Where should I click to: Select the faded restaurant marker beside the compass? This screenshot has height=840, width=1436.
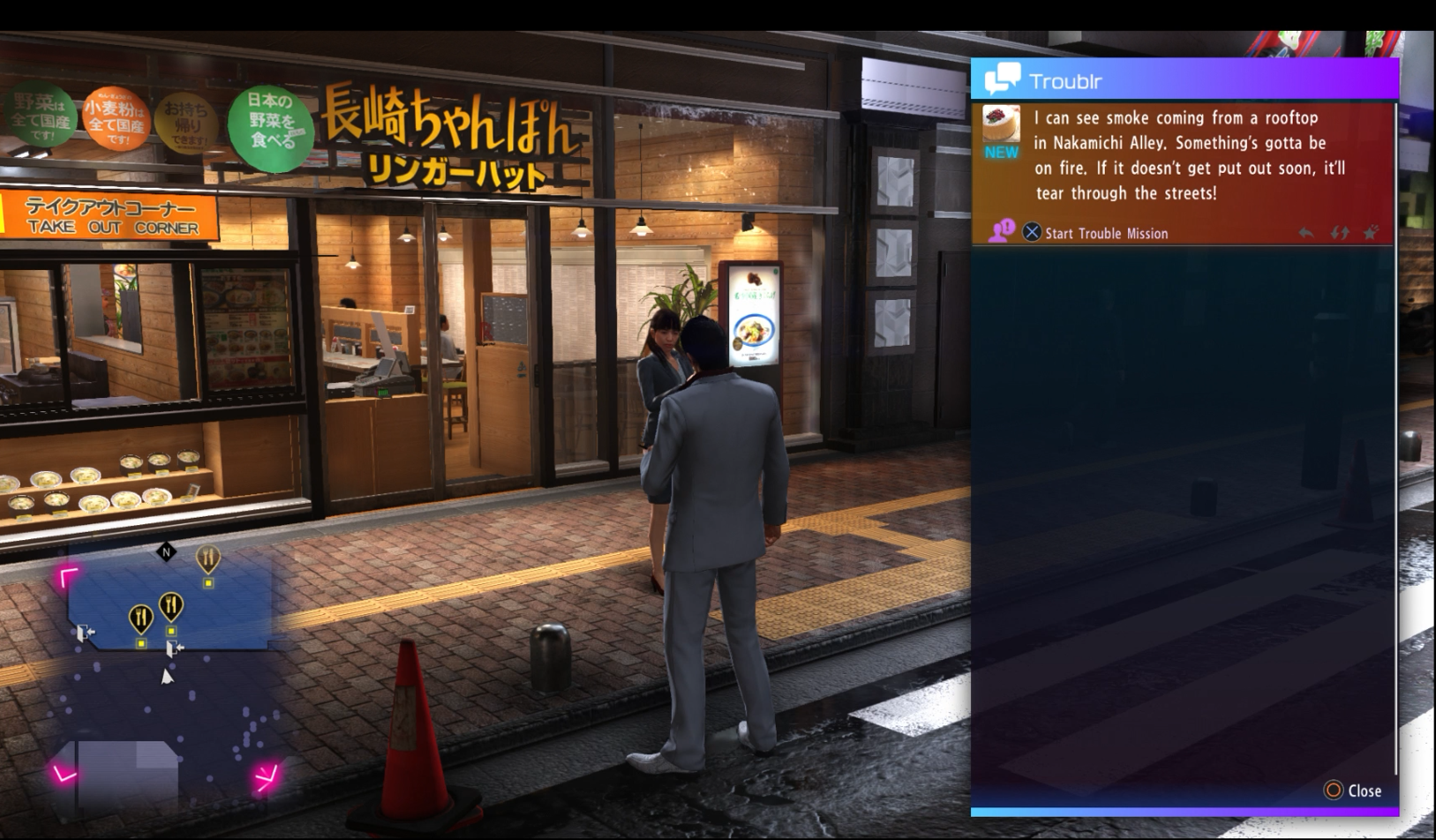point(208,559)
